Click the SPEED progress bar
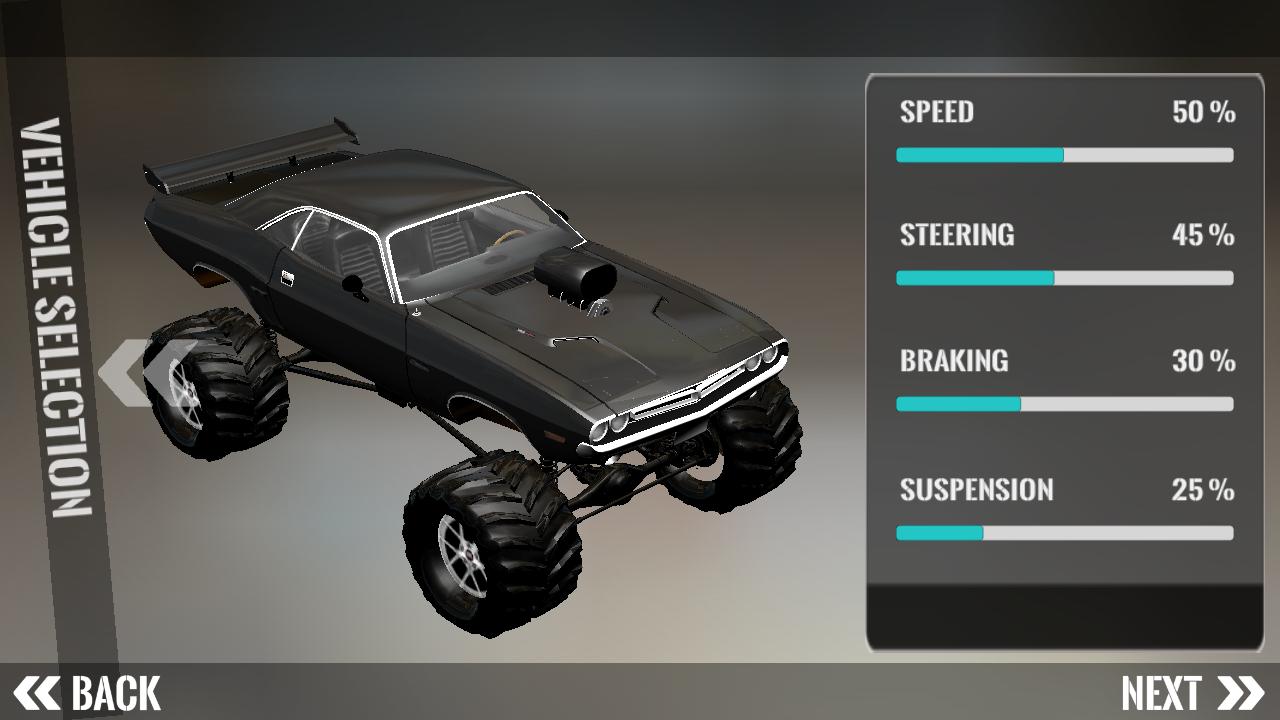 (1064, 155)
